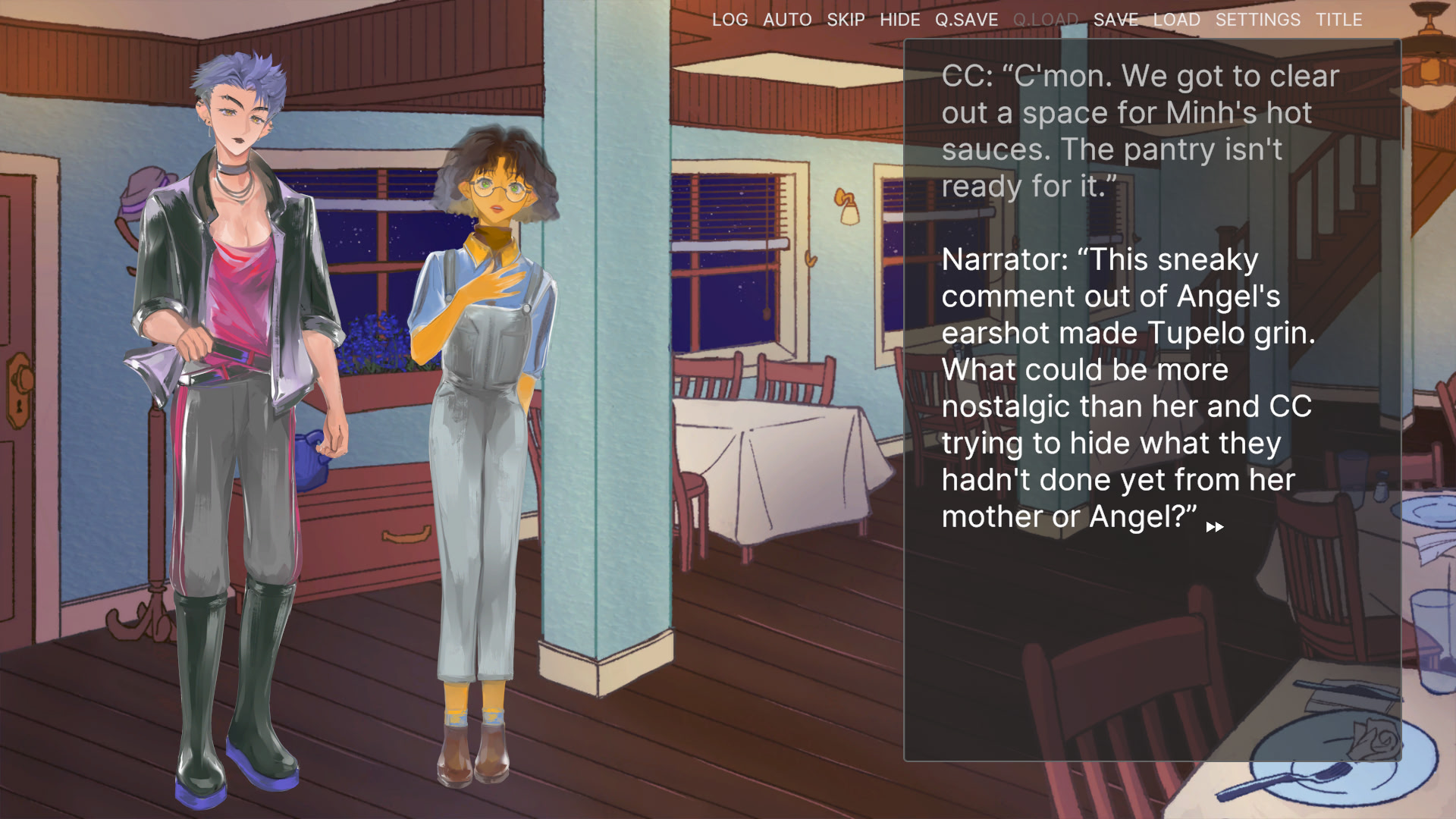Open the SAVE menu
The width and height of the screenshot is (1456, 819).
click(1116, 20)
